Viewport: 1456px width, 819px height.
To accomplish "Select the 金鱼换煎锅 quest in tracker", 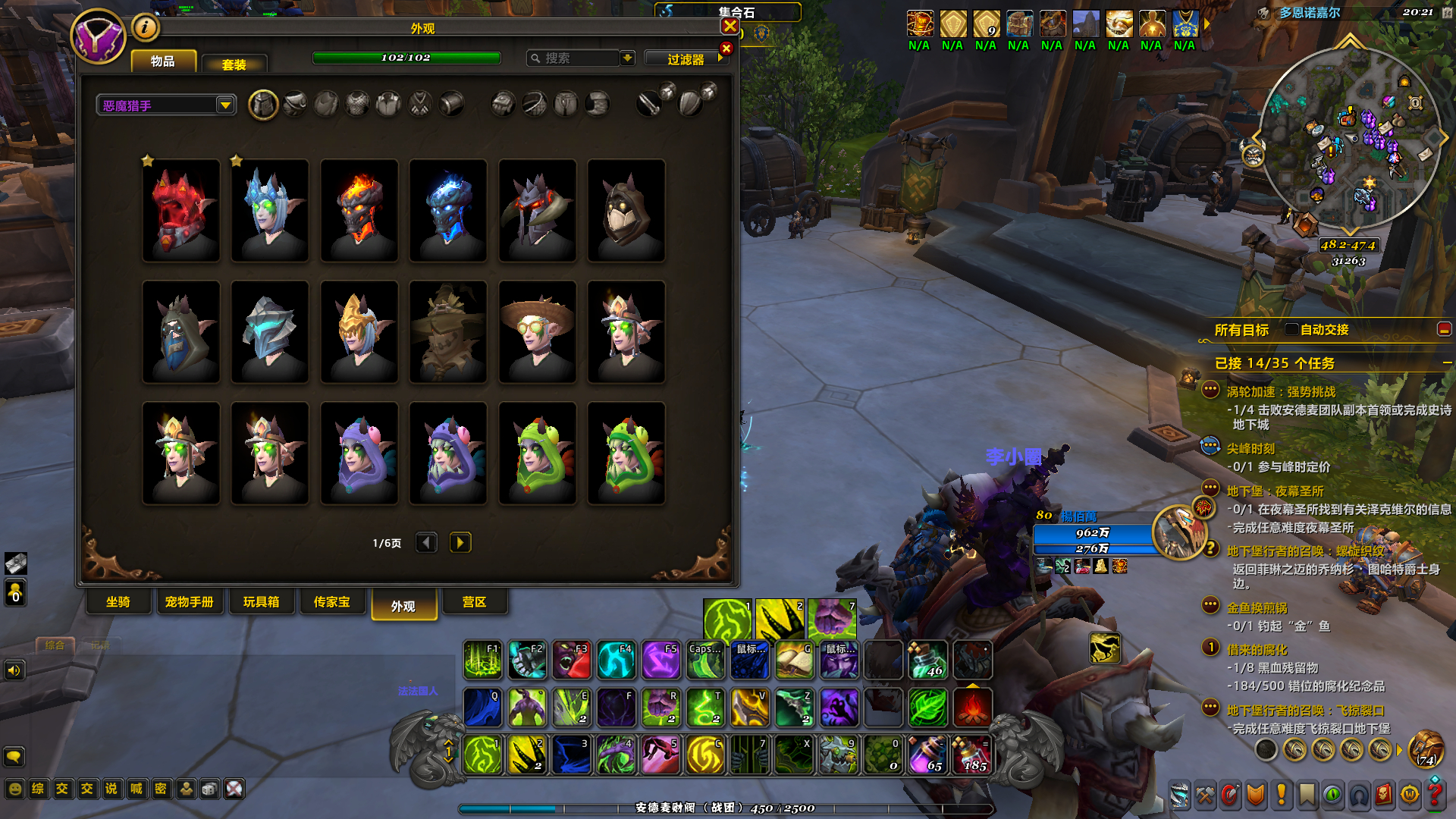I will [x=1257, y=608].
